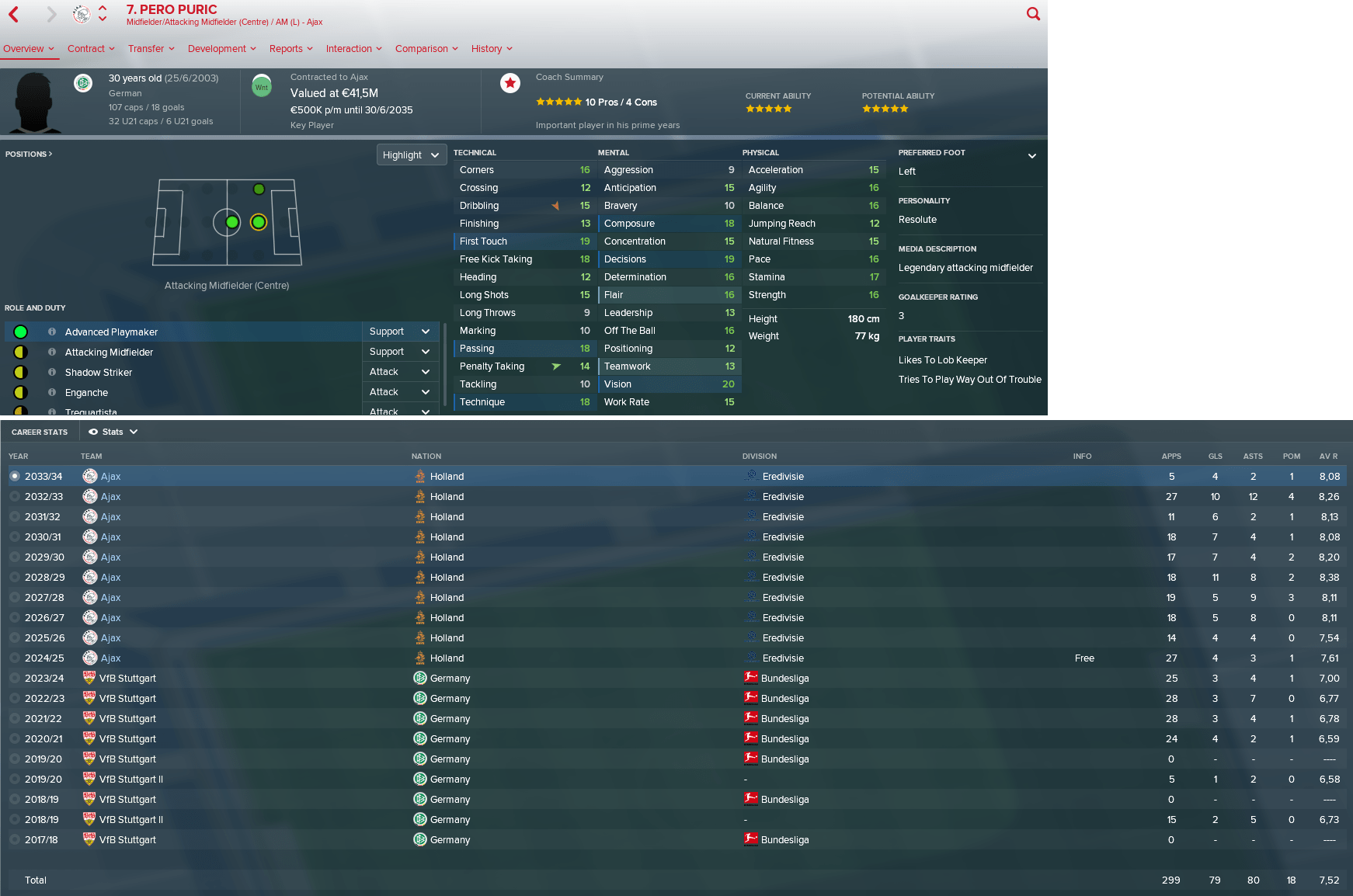
Task: Click the Eredivisie icon on the 2030/31 row
Action: pyautogui.click(x=750, y=537)
